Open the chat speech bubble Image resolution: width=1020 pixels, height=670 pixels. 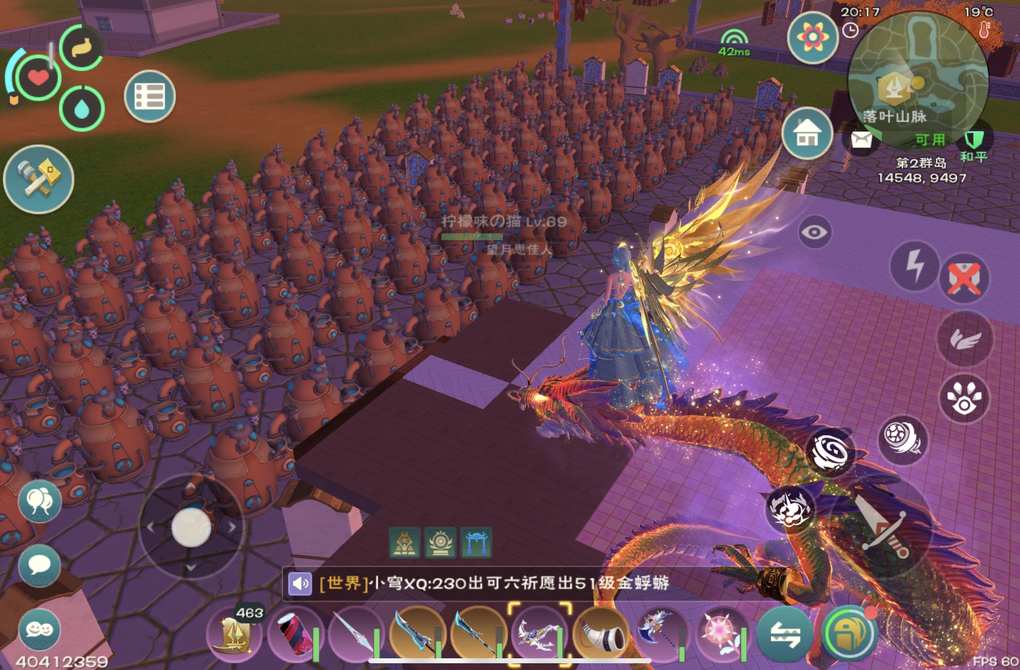coord(39,566)
